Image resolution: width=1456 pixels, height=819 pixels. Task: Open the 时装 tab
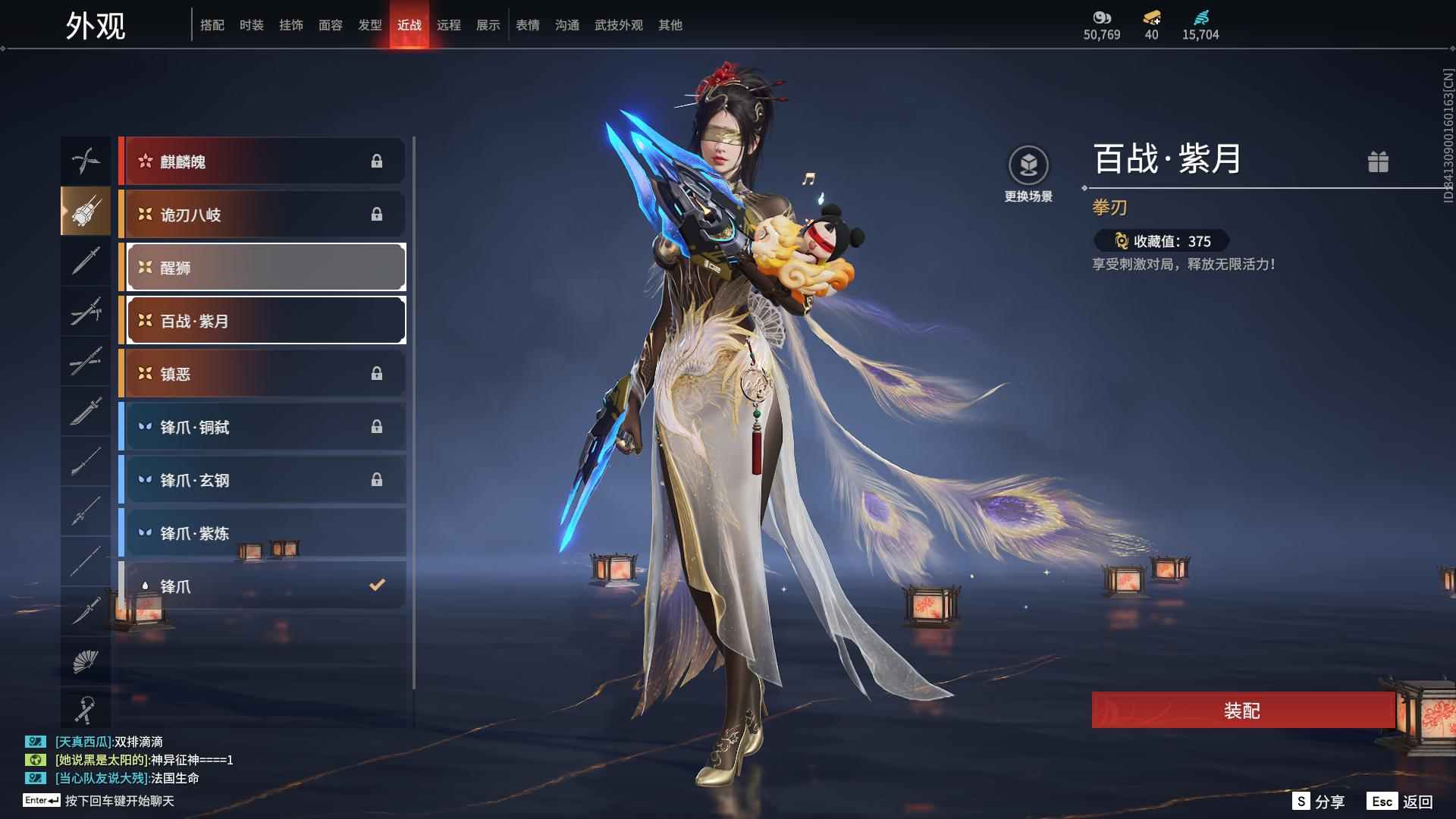pyautogui.click(x=252, y=25)
